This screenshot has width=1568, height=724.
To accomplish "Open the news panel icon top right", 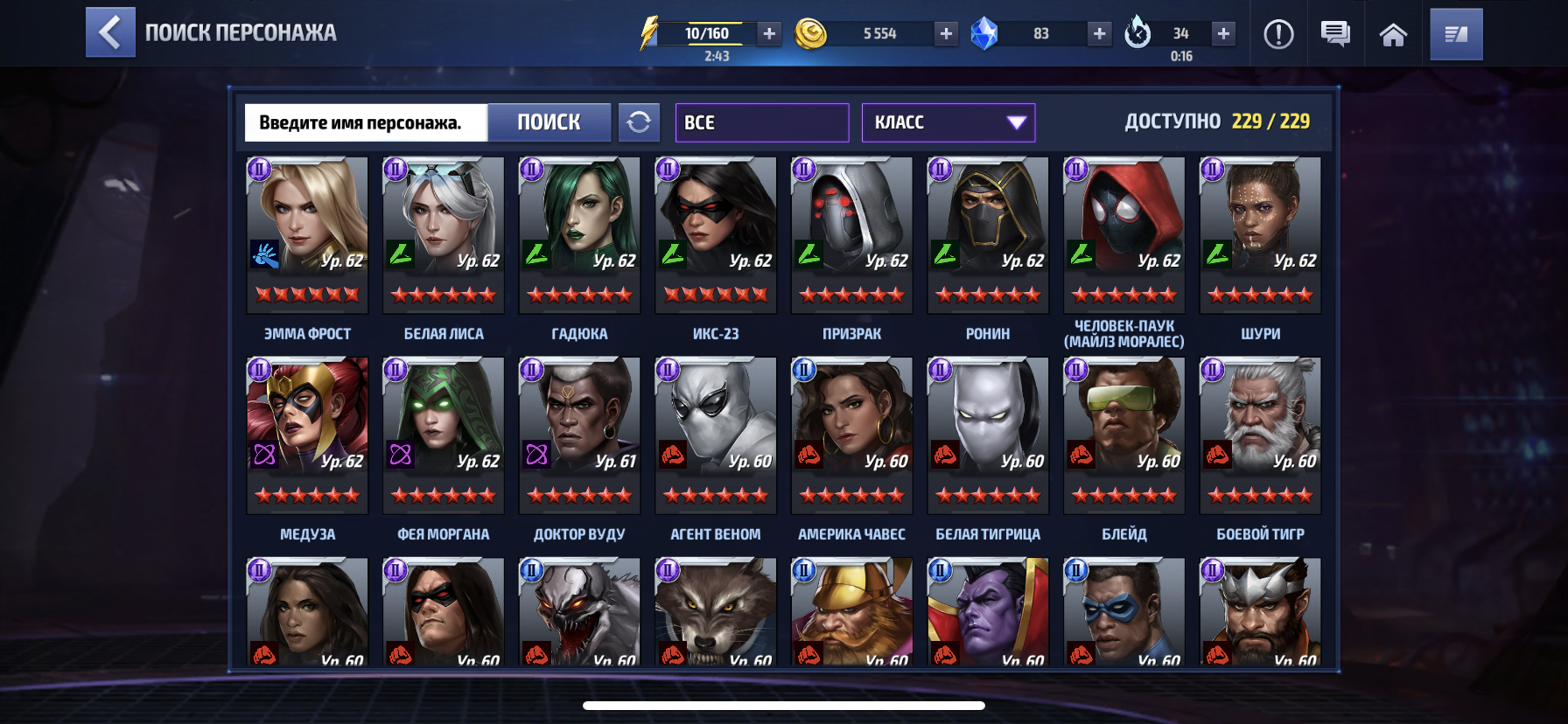I will click(1455, 34).
